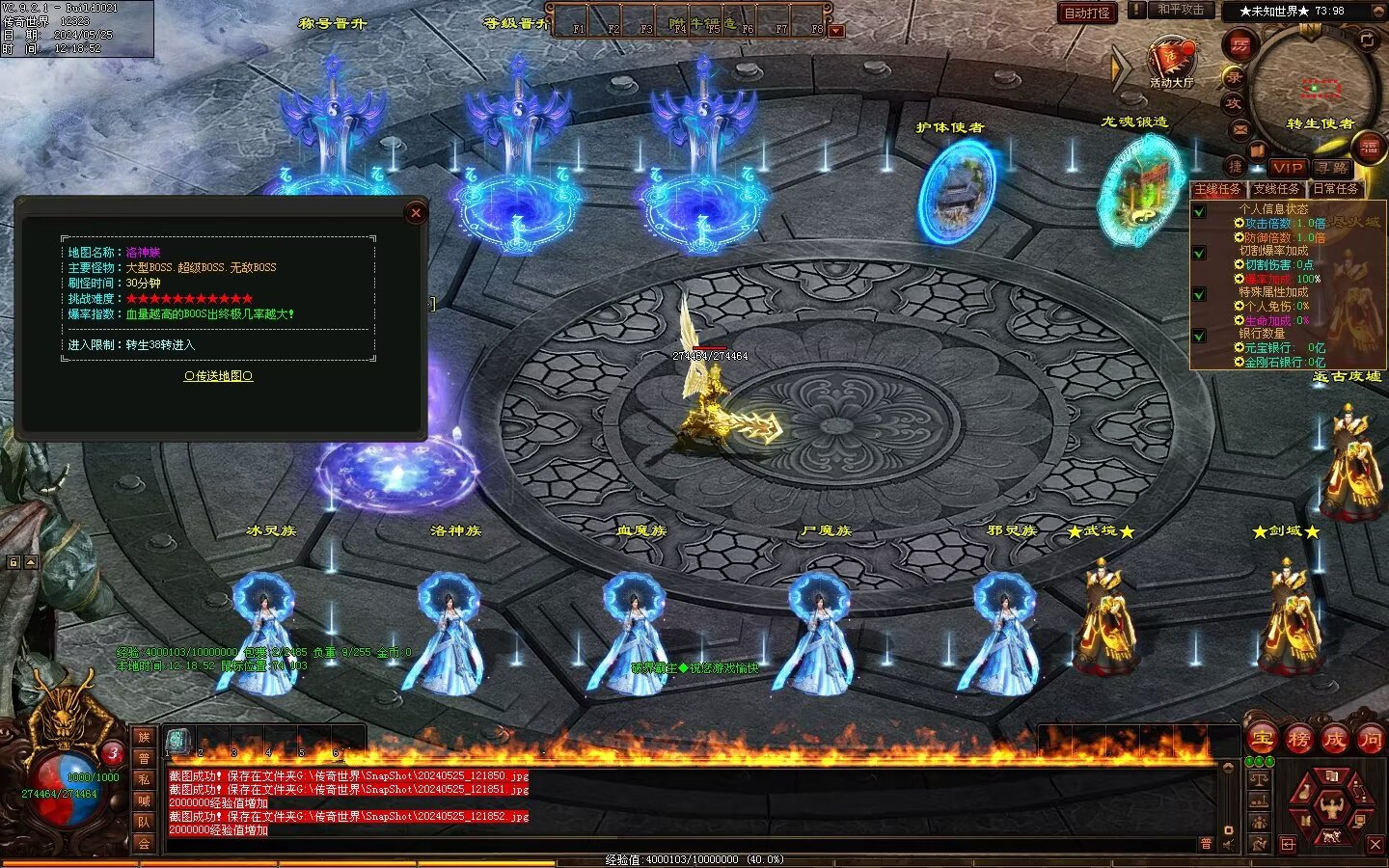
Task: Open the 宝 treasure shop button
Action: click(x=1262, y=740)
